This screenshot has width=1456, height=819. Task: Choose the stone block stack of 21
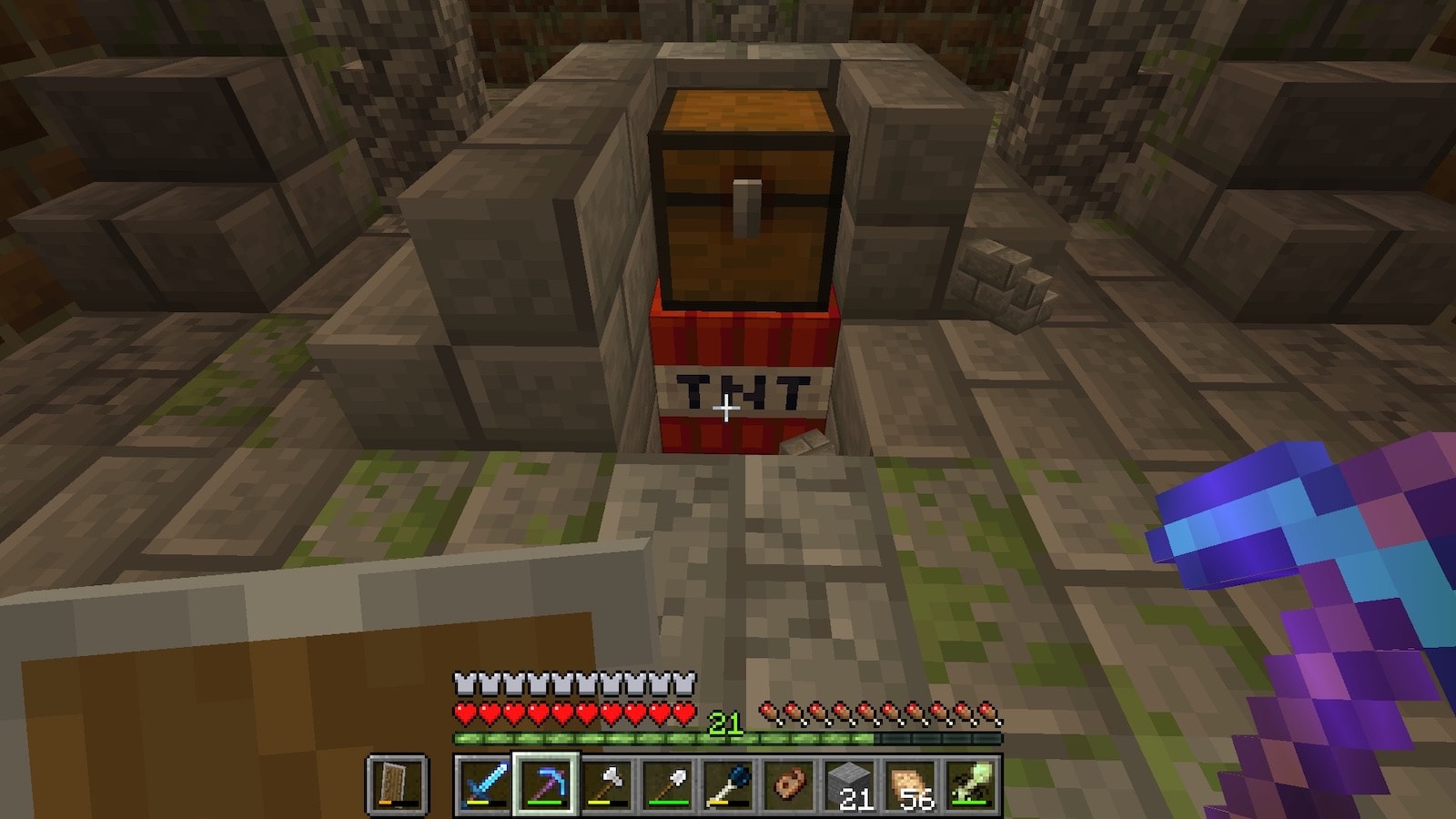[x=850, y=784]
